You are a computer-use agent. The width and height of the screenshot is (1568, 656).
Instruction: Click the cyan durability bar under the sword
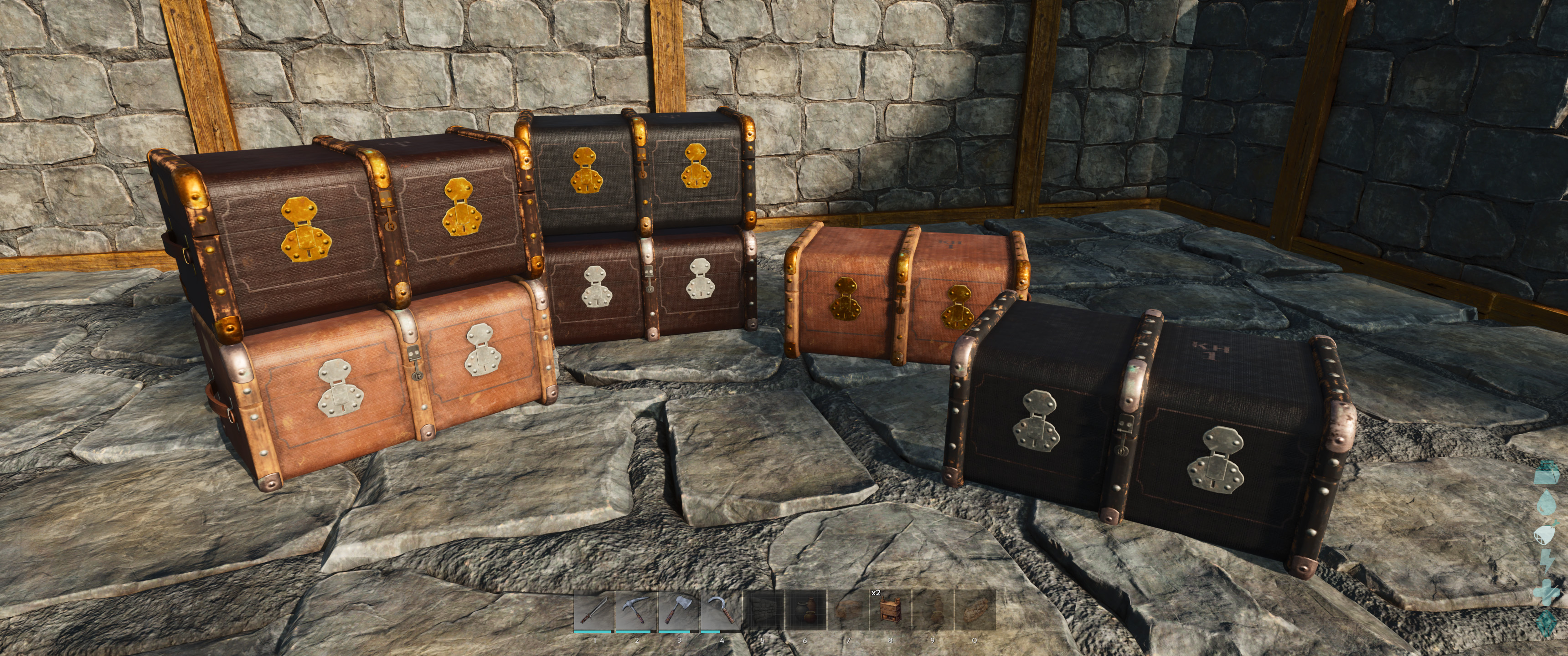(x=592, y=632)
